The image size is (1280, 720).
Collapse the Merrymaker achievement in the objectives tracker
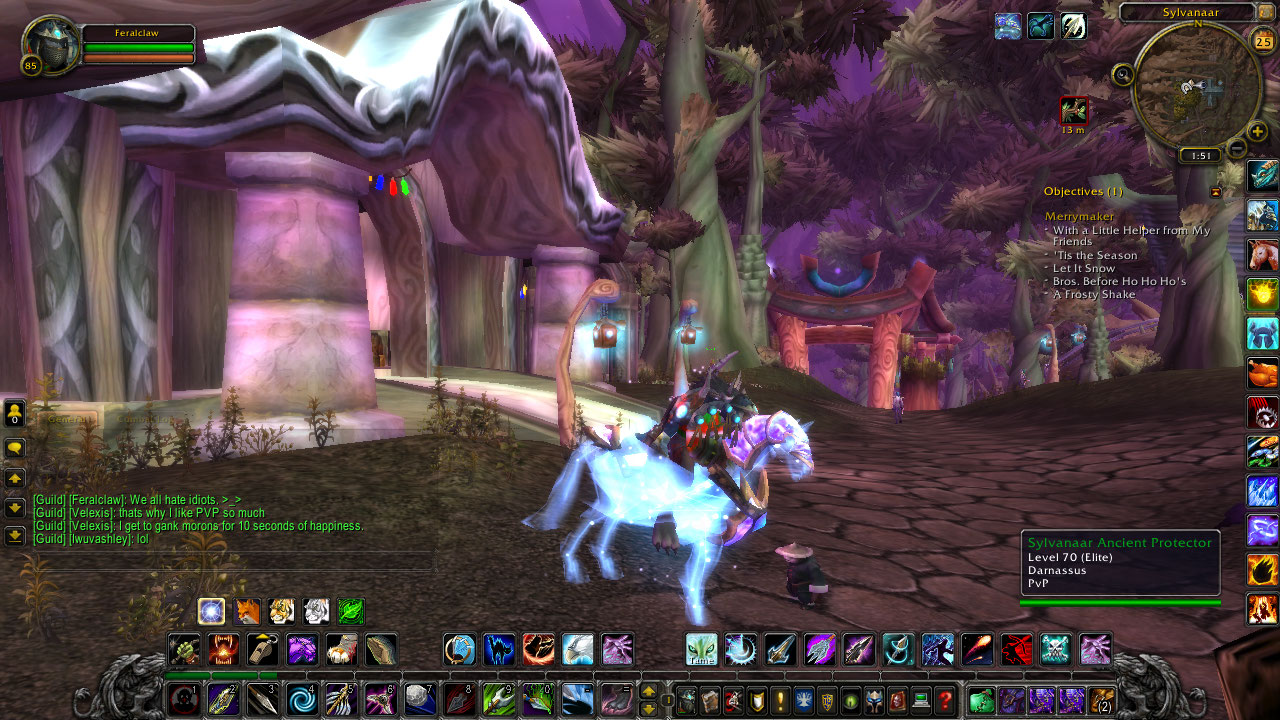(x=1079, y=216)
